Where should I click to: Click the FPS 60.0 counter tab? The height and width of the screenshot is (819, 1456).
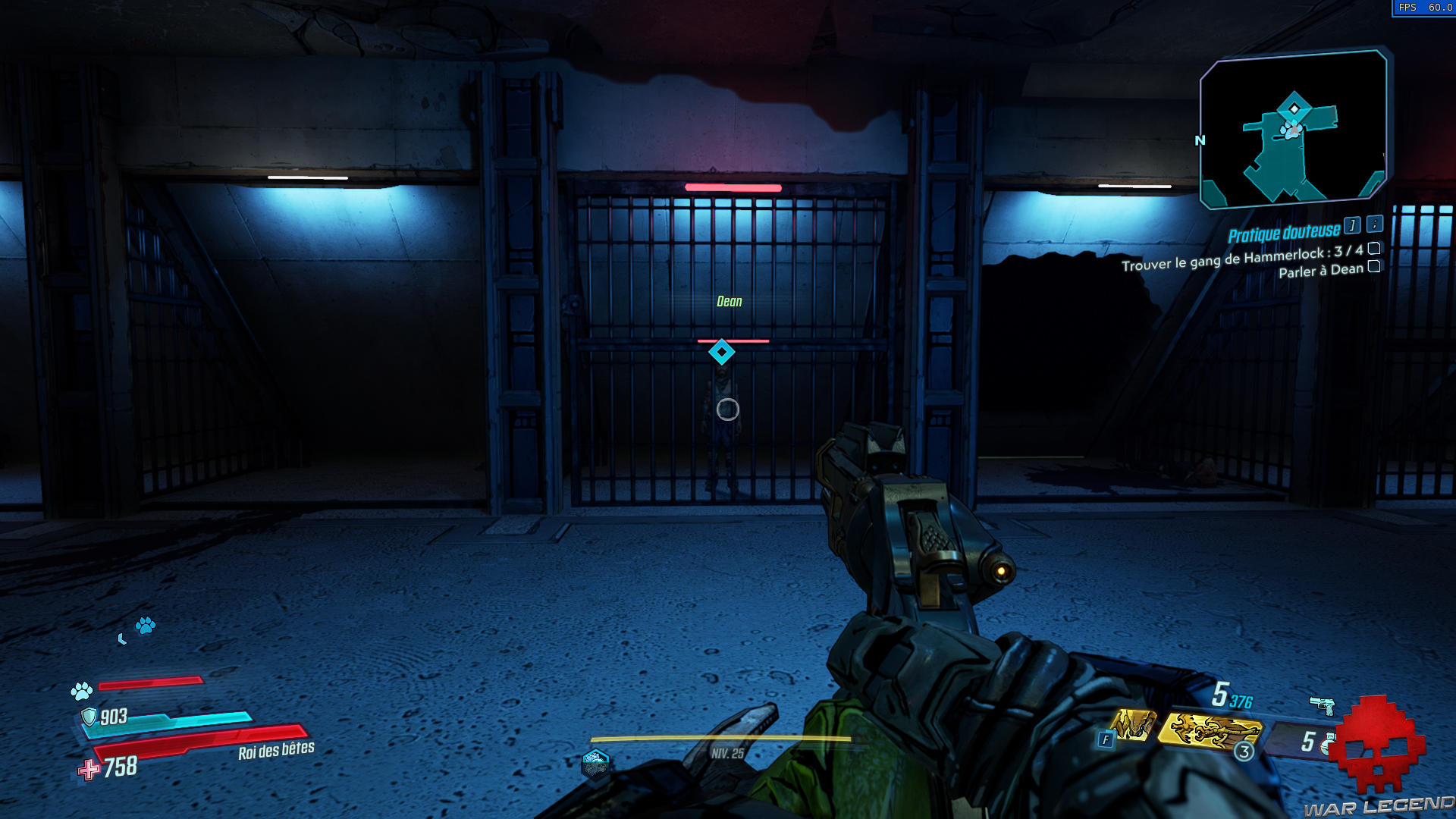click(x=1424, y=8)
